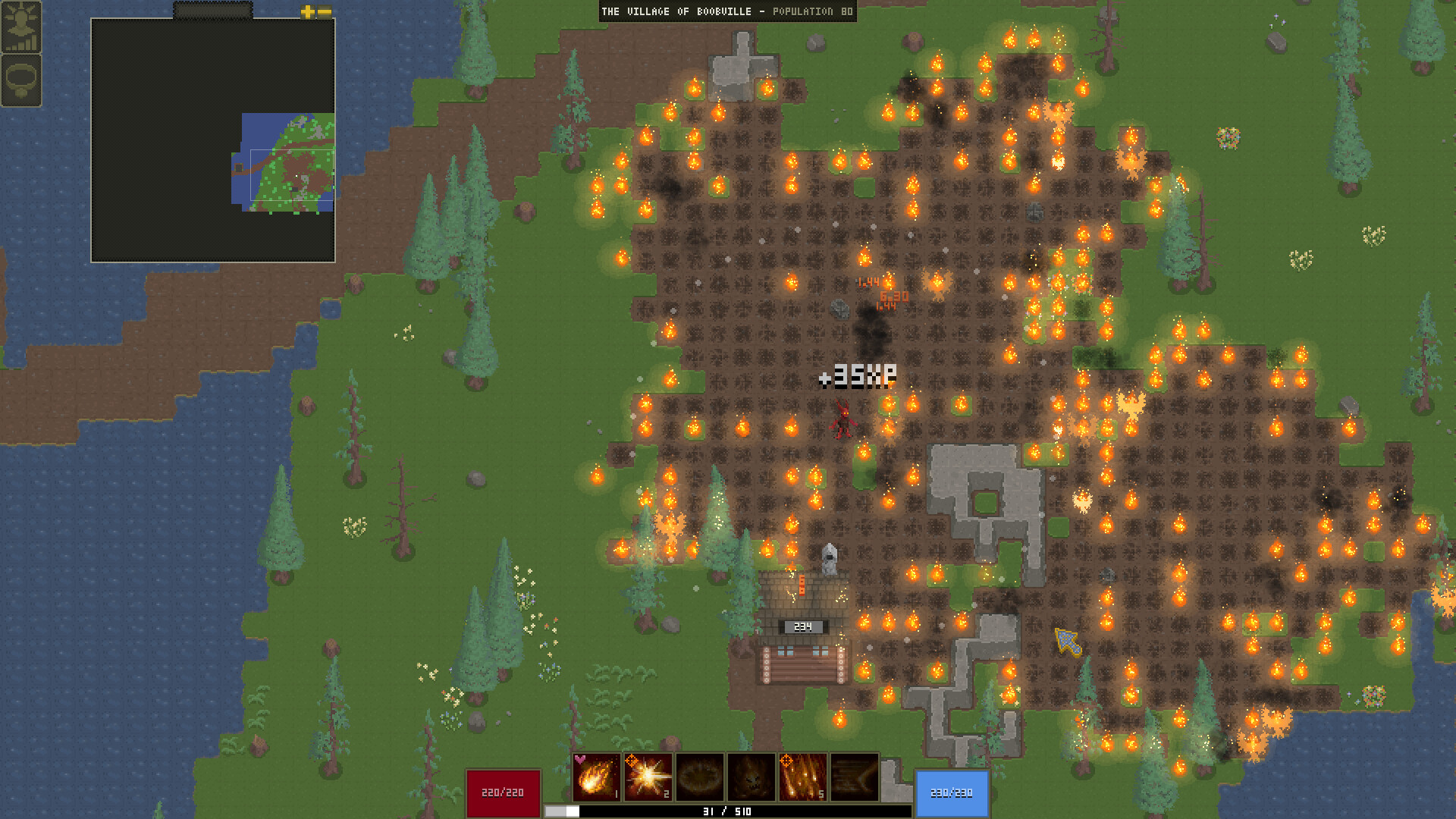
Task: Select the dimmed fire ring ability
Action: point(699,777)
